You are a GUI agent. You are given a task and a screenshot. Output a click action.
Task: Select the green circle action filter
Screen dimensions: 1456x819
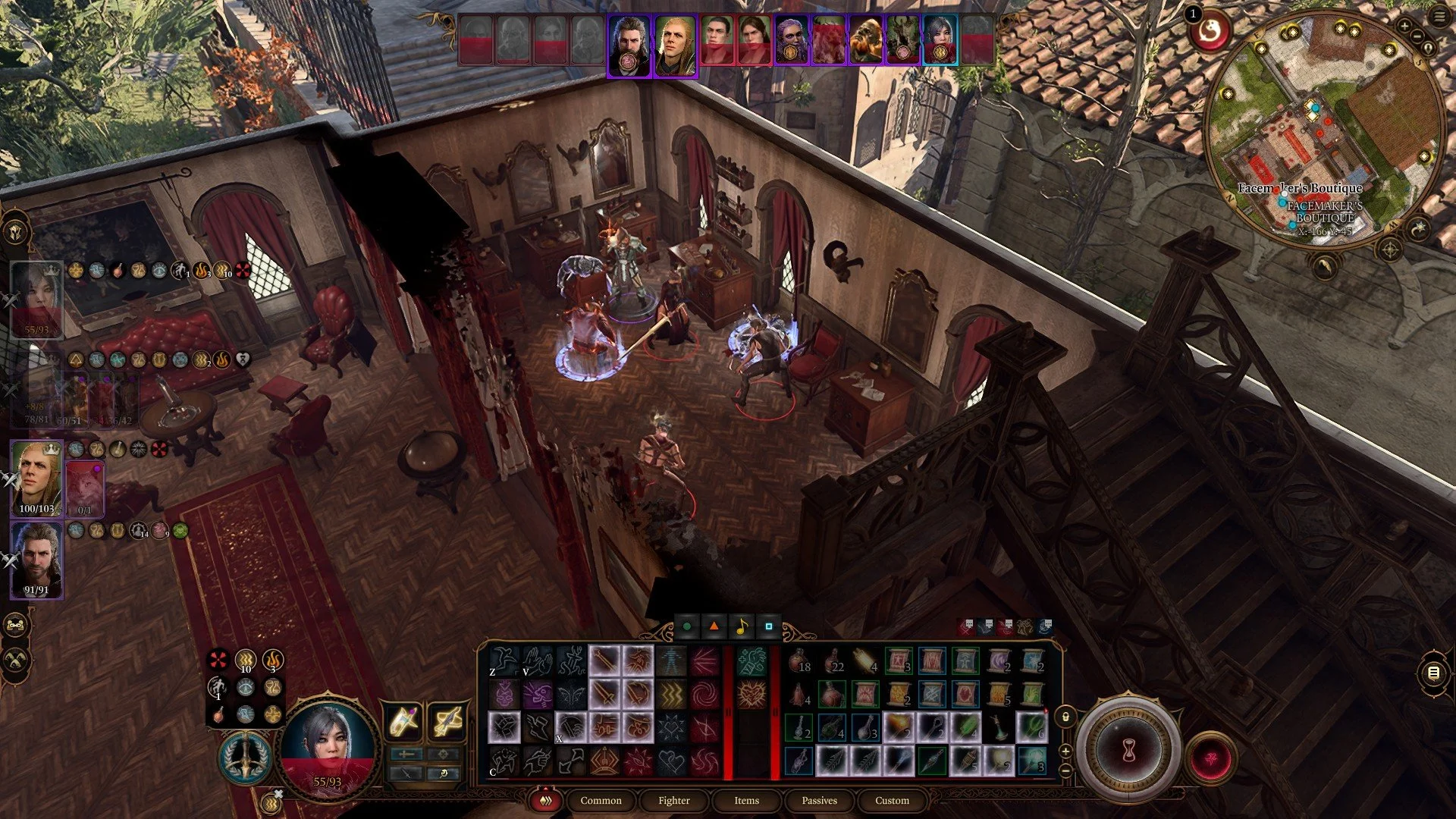click(x=687, y=626)
